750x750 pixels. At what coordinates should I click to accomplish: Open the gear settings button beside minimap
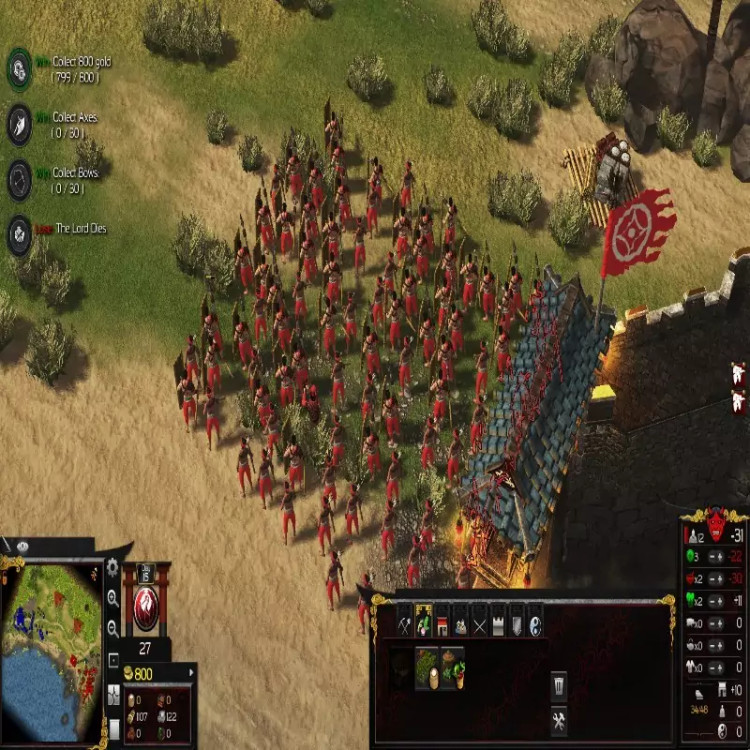113,569
